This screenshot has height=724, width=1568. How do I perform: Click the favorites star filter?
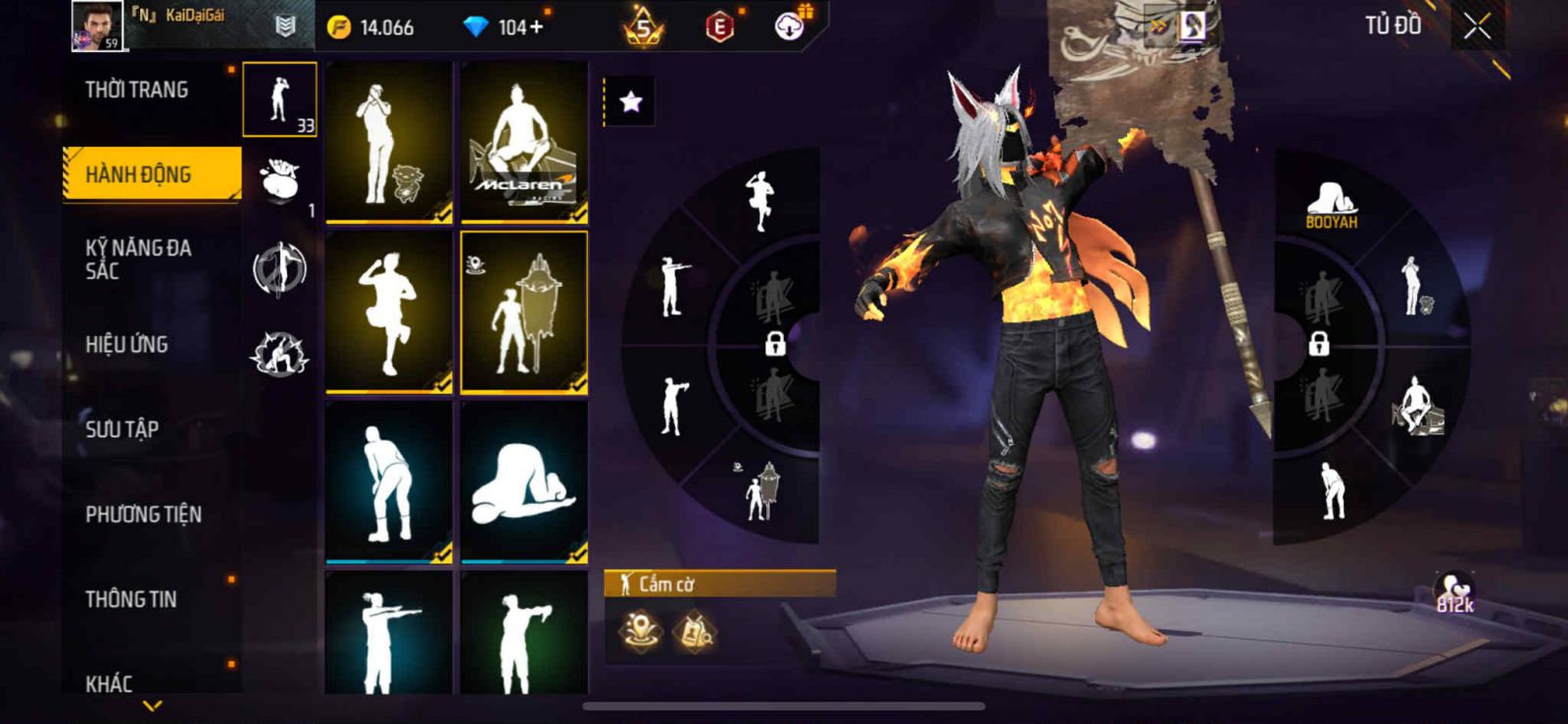[630, 102]
